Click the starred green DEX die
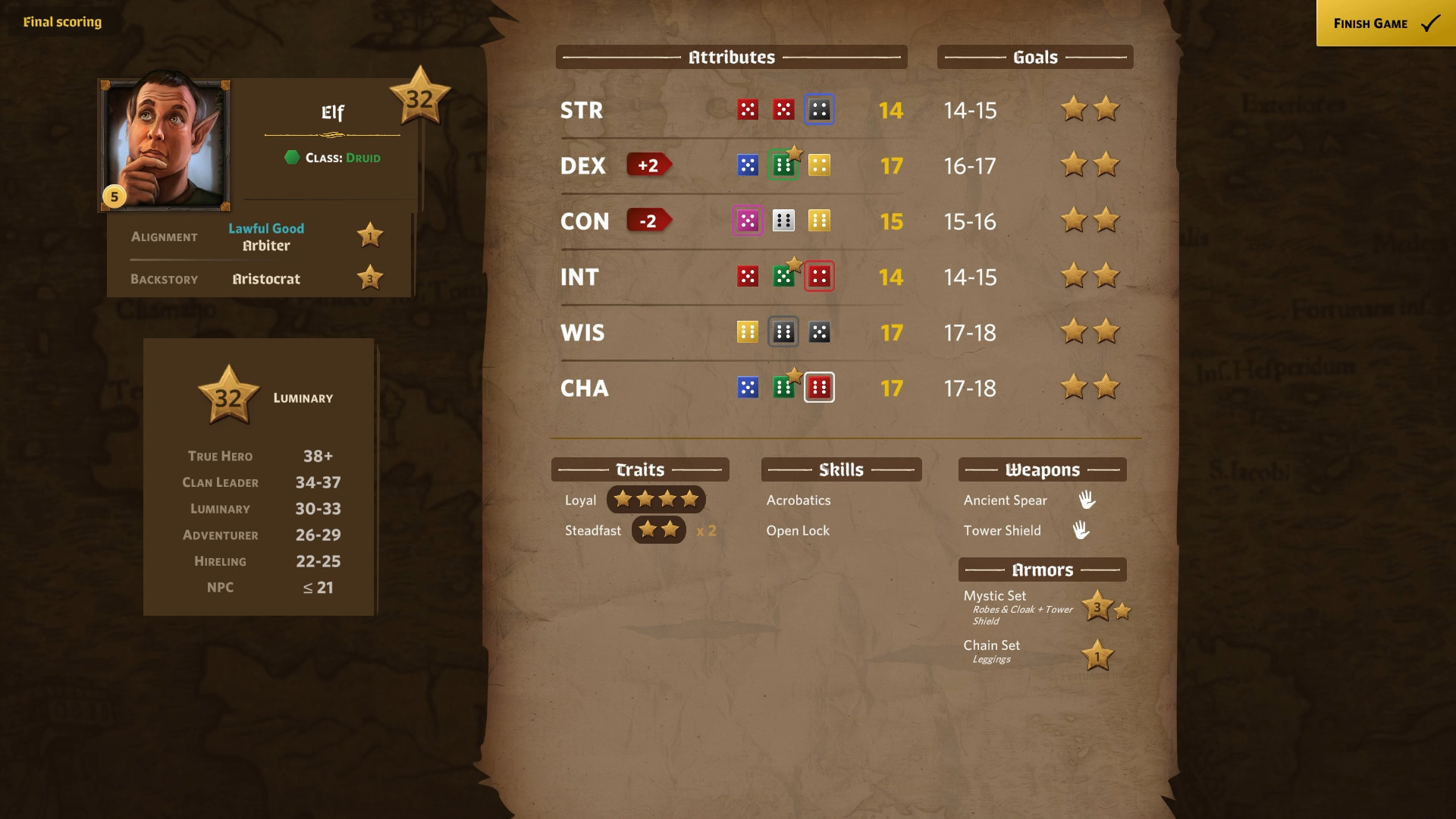This screenshot has width=1456, height=819. (x=784, y=165)
